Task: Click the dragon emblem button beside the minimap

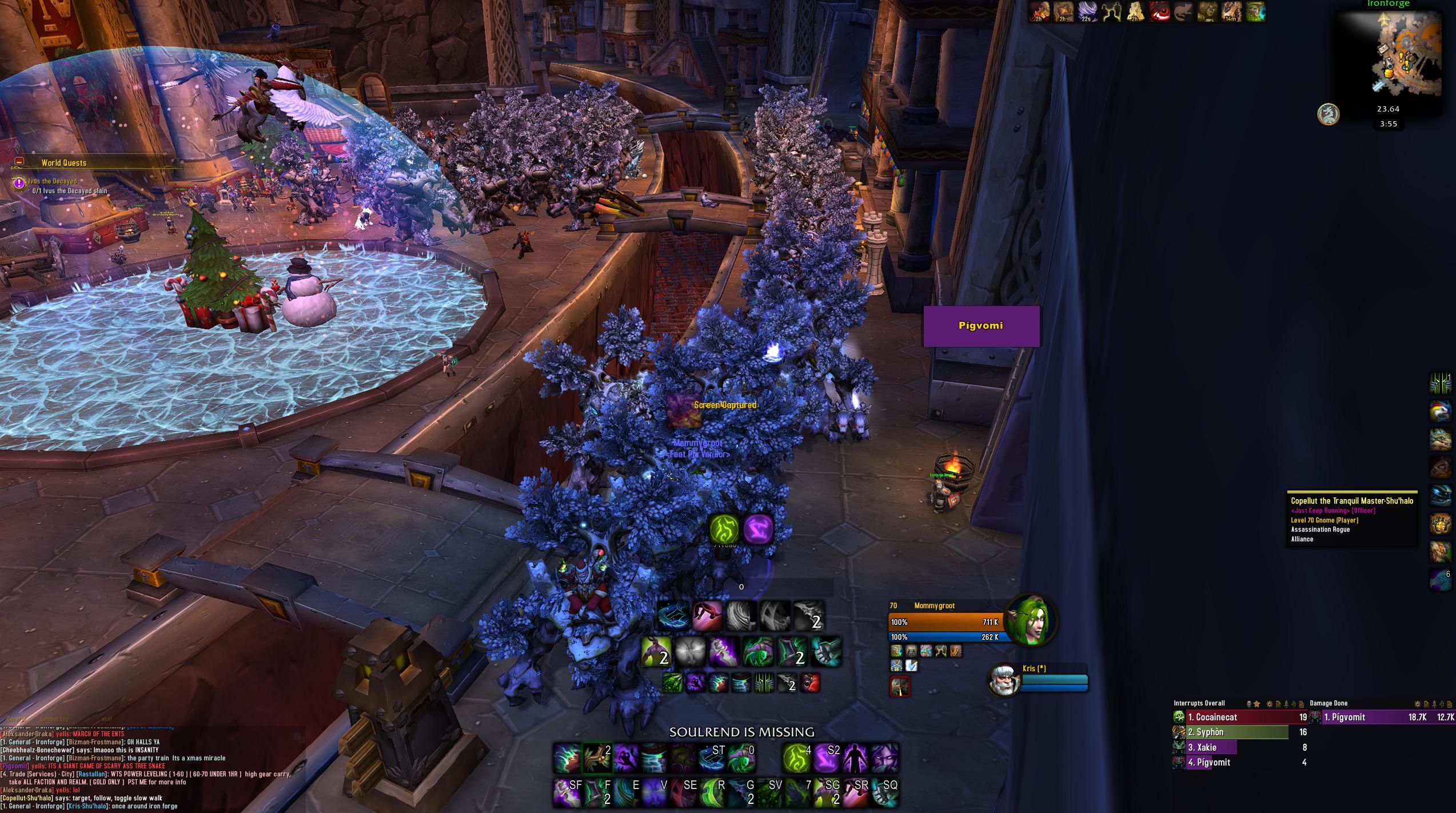Action: coord(1329,114)
